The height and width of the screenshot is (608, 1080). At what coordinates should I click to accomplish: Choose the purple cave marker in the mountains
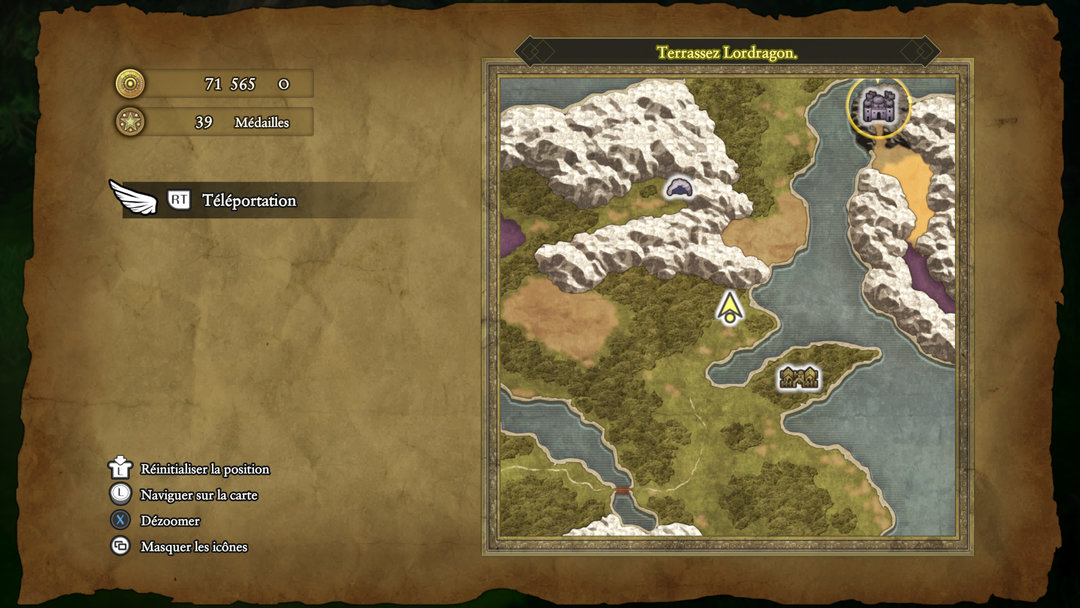pos(681,187)
